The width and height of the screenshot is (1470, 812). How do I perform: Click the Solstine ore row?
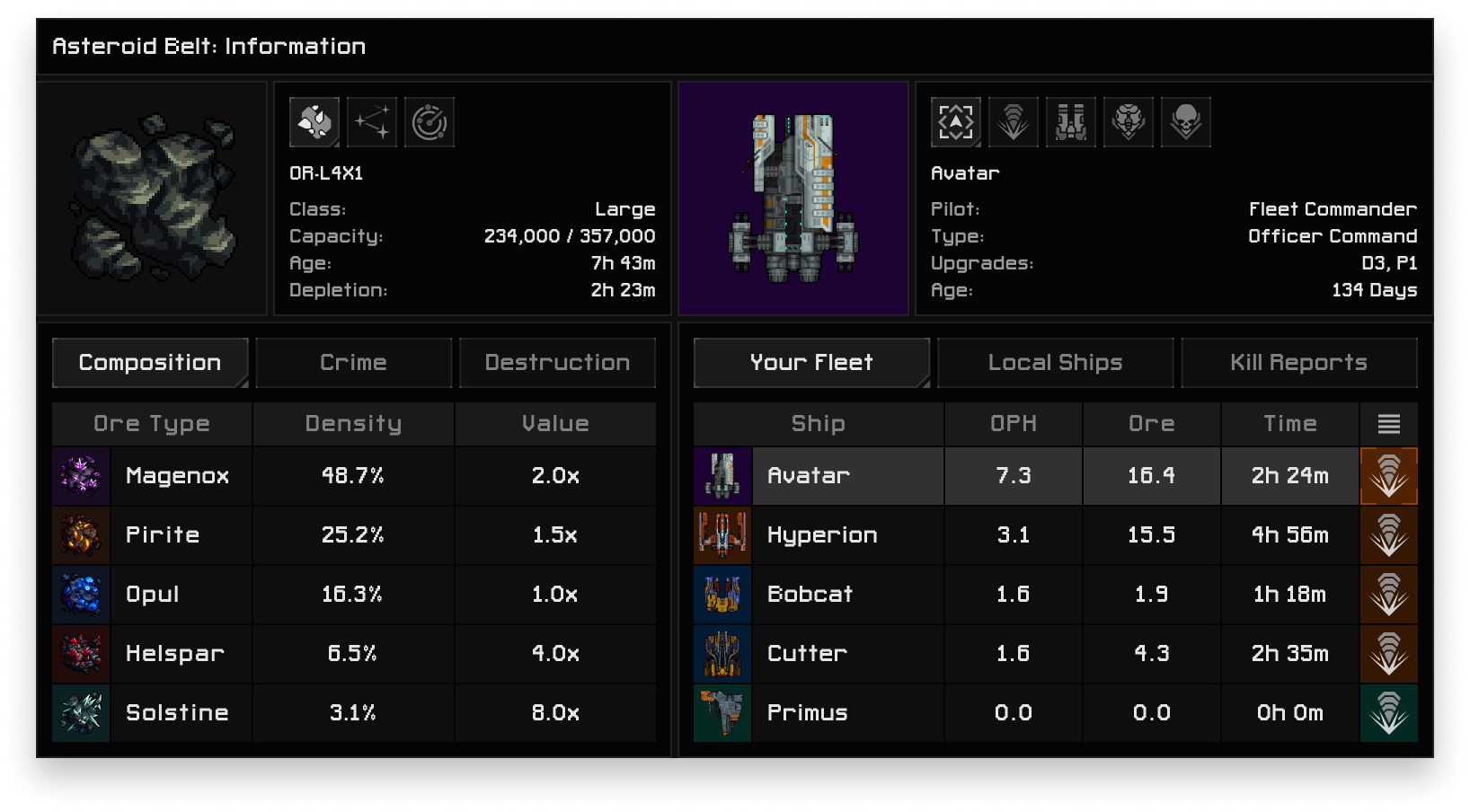pos(177,713)
